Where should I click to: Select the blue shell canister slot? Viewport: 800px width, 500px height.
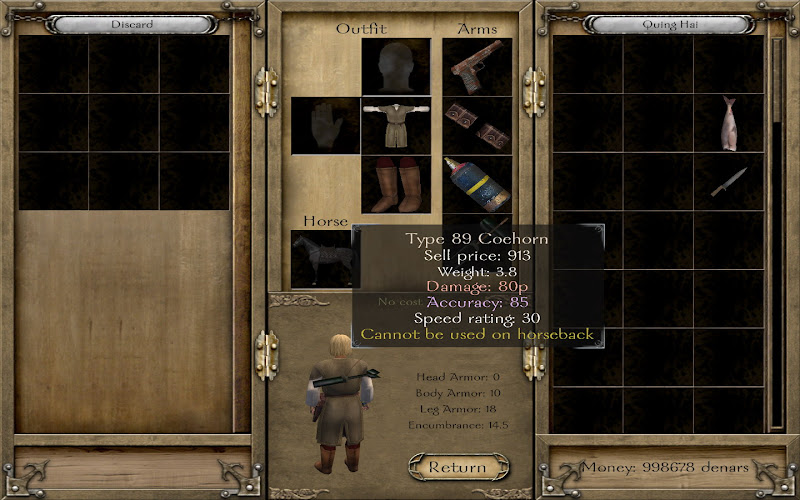[x=477, y=183]
